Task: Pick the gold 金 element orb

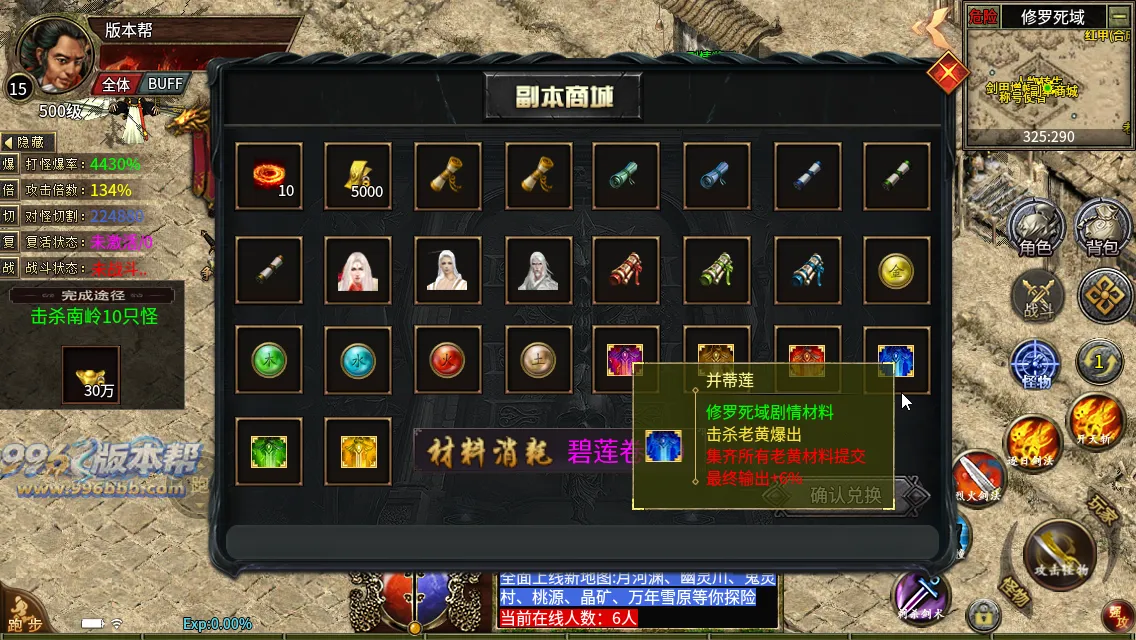Action: (x=896, y=269)
